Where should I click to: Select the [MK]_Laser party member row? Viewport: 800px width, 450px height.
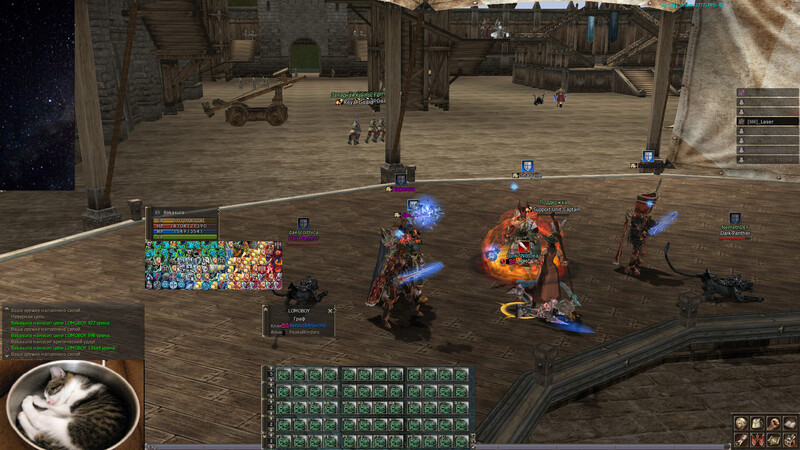[767, 121]
